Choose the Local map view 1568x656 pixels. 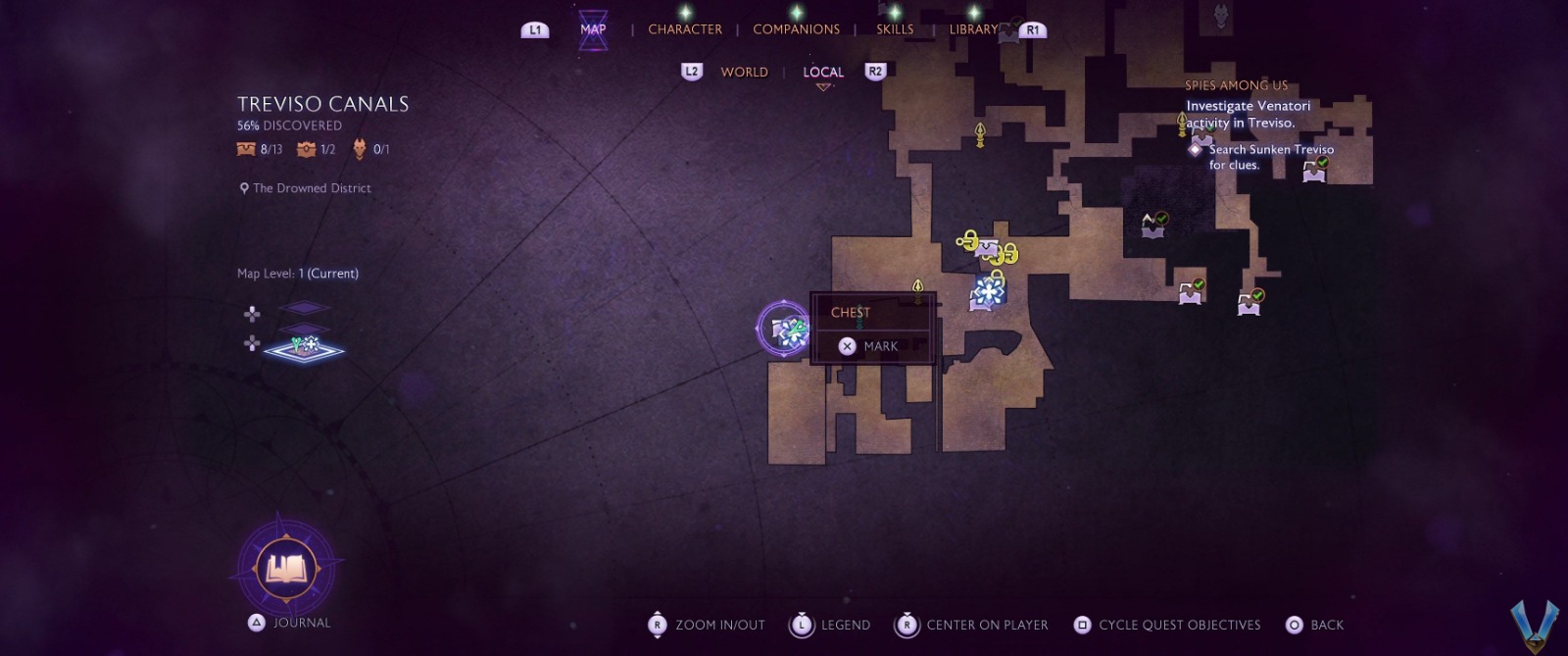point(823,72)
